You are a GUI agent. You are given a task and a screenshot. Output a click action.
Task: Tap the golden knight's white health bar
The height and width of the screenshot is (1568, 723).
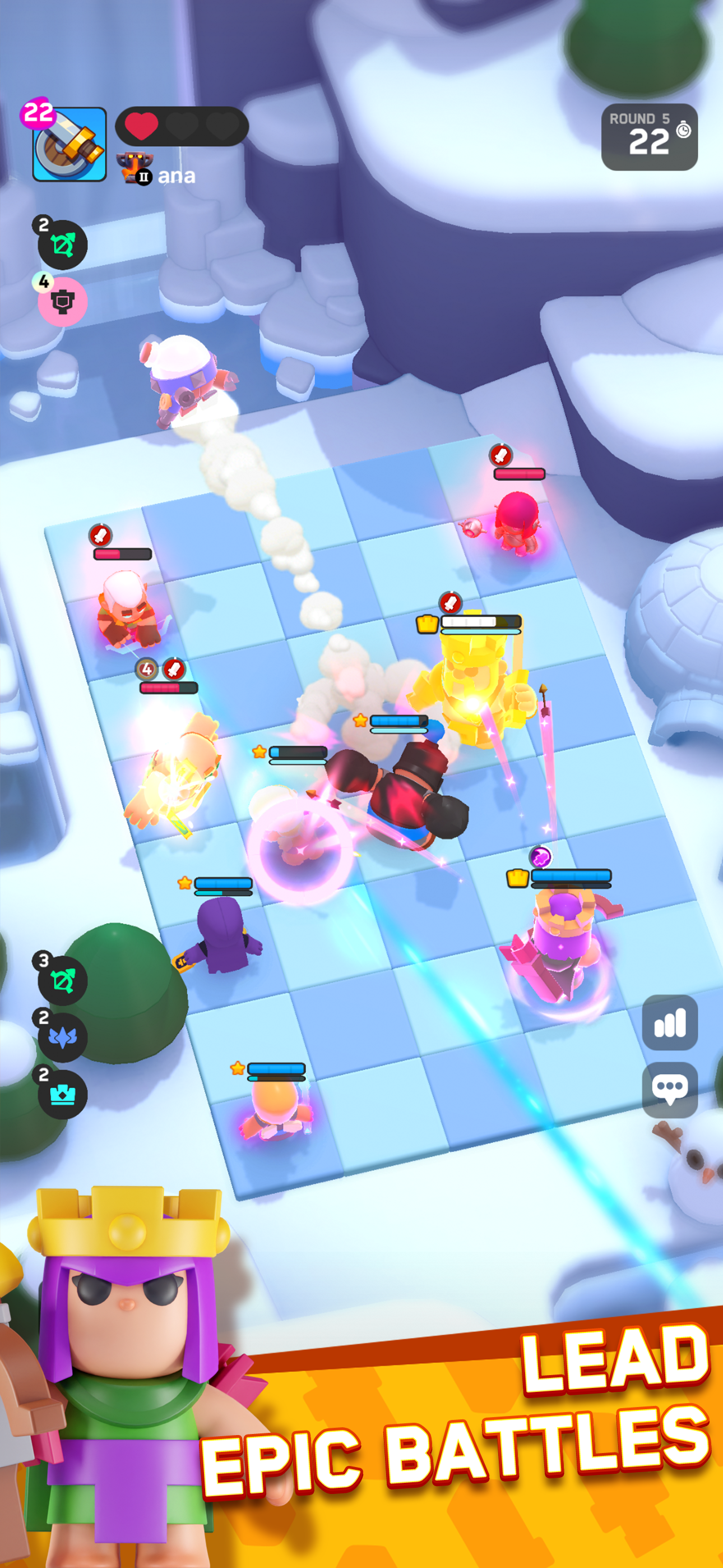click(480, 622)
